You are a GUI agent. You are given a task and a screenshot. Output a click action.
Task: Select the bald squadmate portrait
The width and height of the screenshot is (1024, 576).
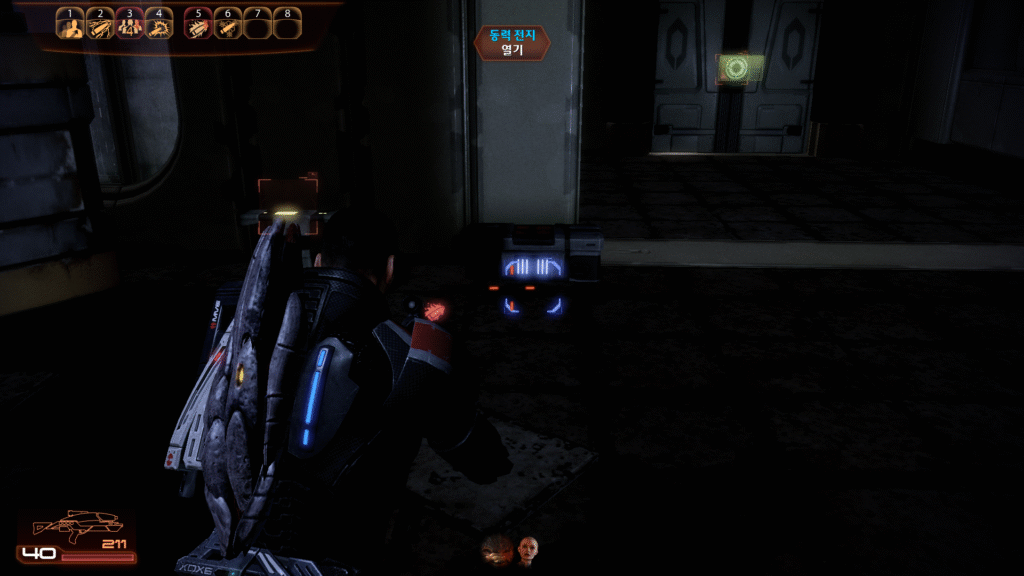(528, 549)
